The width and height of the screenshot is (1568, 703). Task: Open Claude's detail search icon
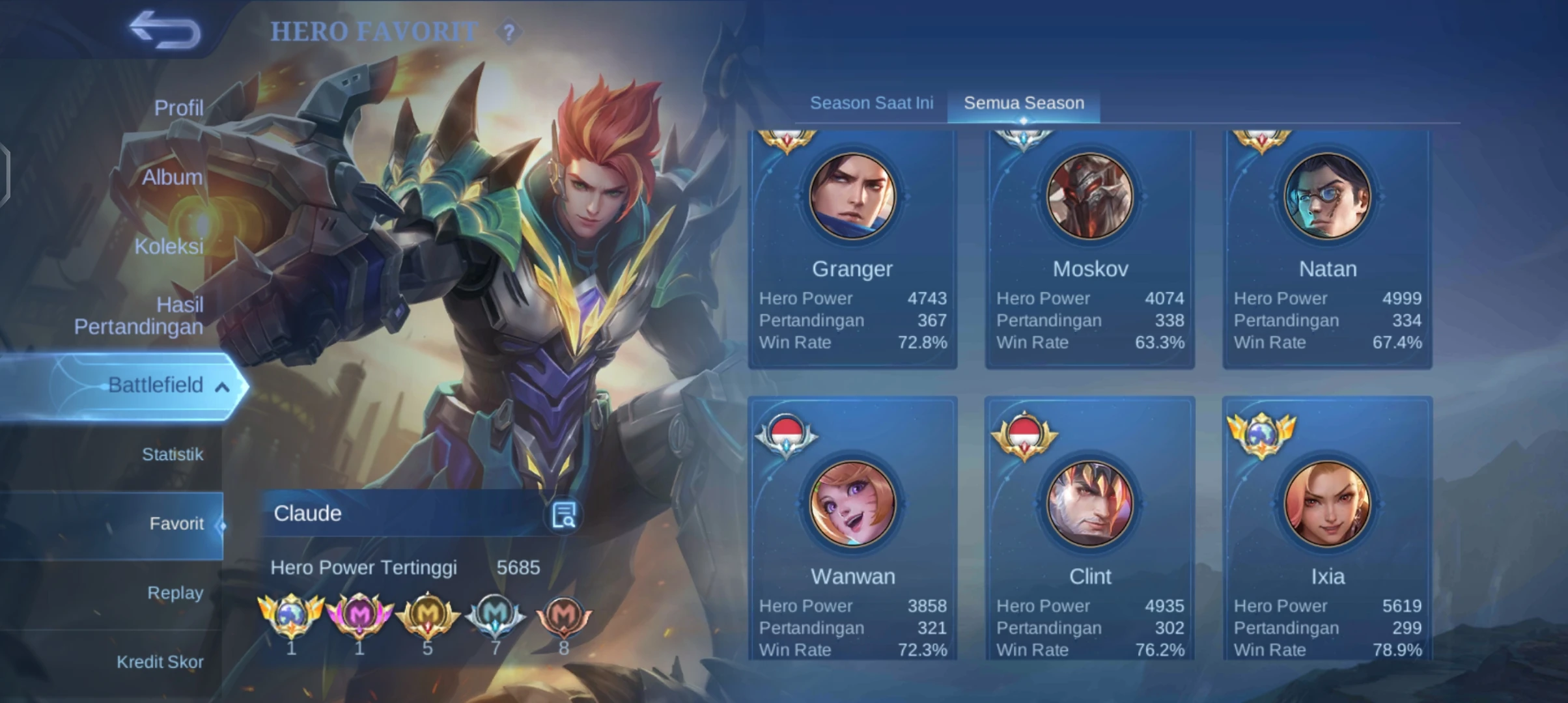coord(563,515)
